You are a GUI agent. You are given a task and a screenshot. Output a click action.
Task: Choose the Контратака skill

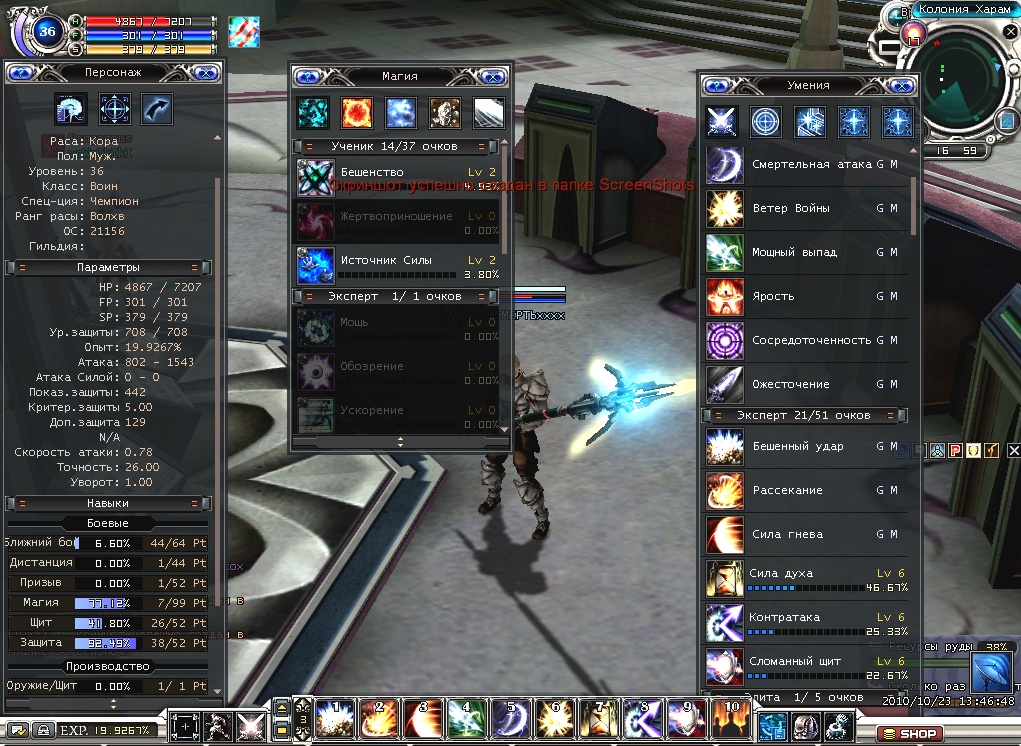tap(722, 622)
